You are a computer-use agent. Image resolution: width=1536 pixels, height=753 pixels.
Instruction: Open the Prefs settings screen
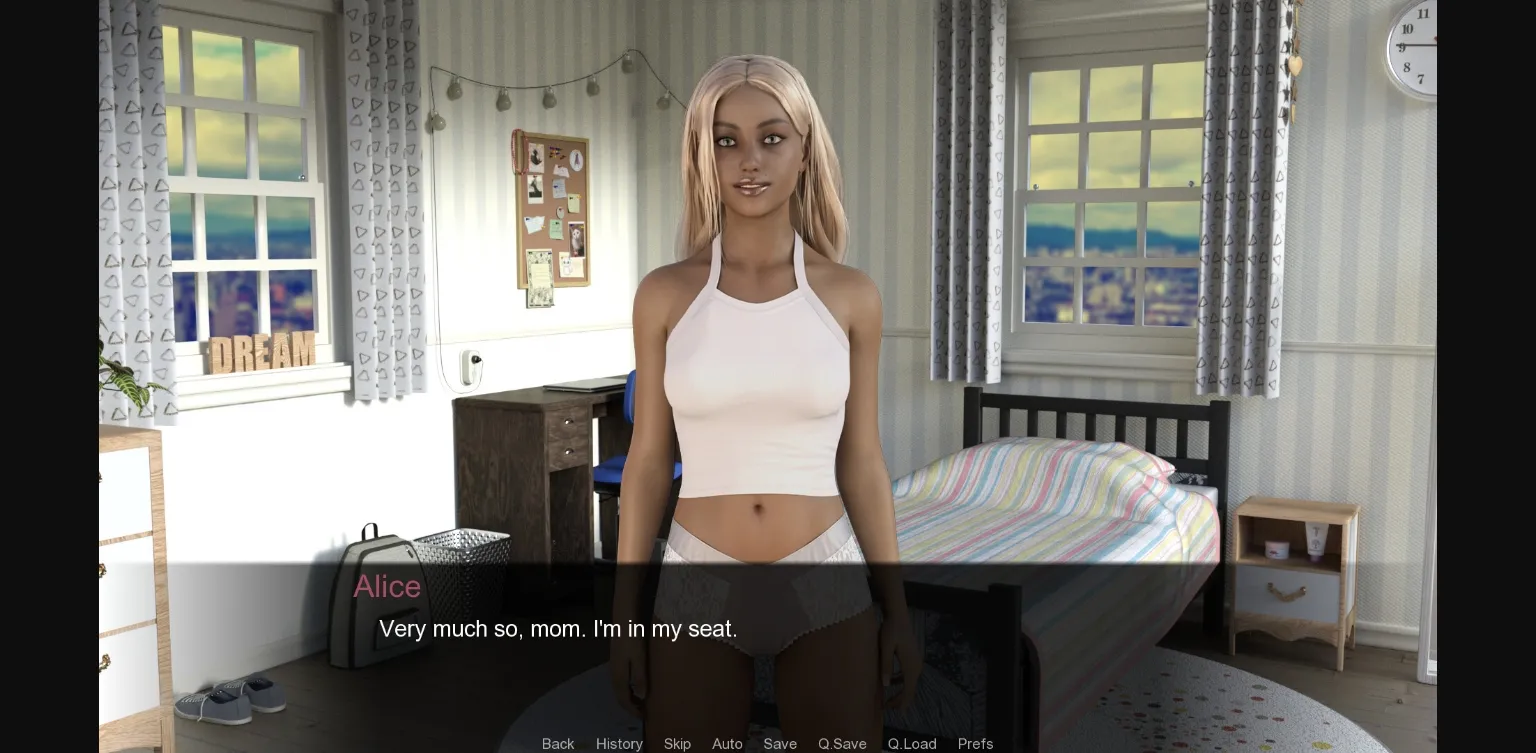(975, 744)
